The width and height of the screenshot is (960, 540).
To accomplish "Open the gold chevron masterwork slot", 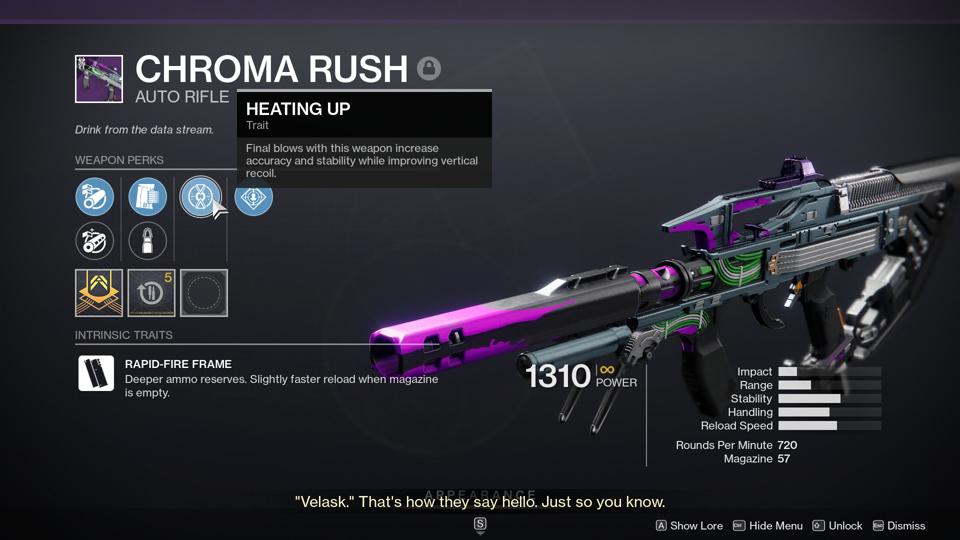I will pyautogui.click(x=99, y=293).
